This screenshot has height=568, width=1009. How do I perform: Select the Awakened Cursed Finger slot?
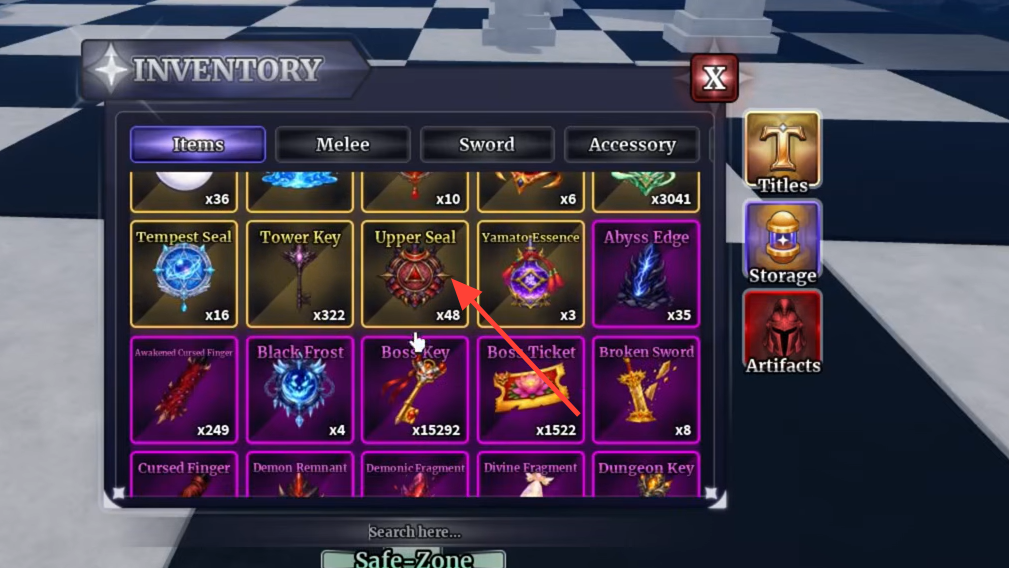pyautogui.click(x=184, y=390)
